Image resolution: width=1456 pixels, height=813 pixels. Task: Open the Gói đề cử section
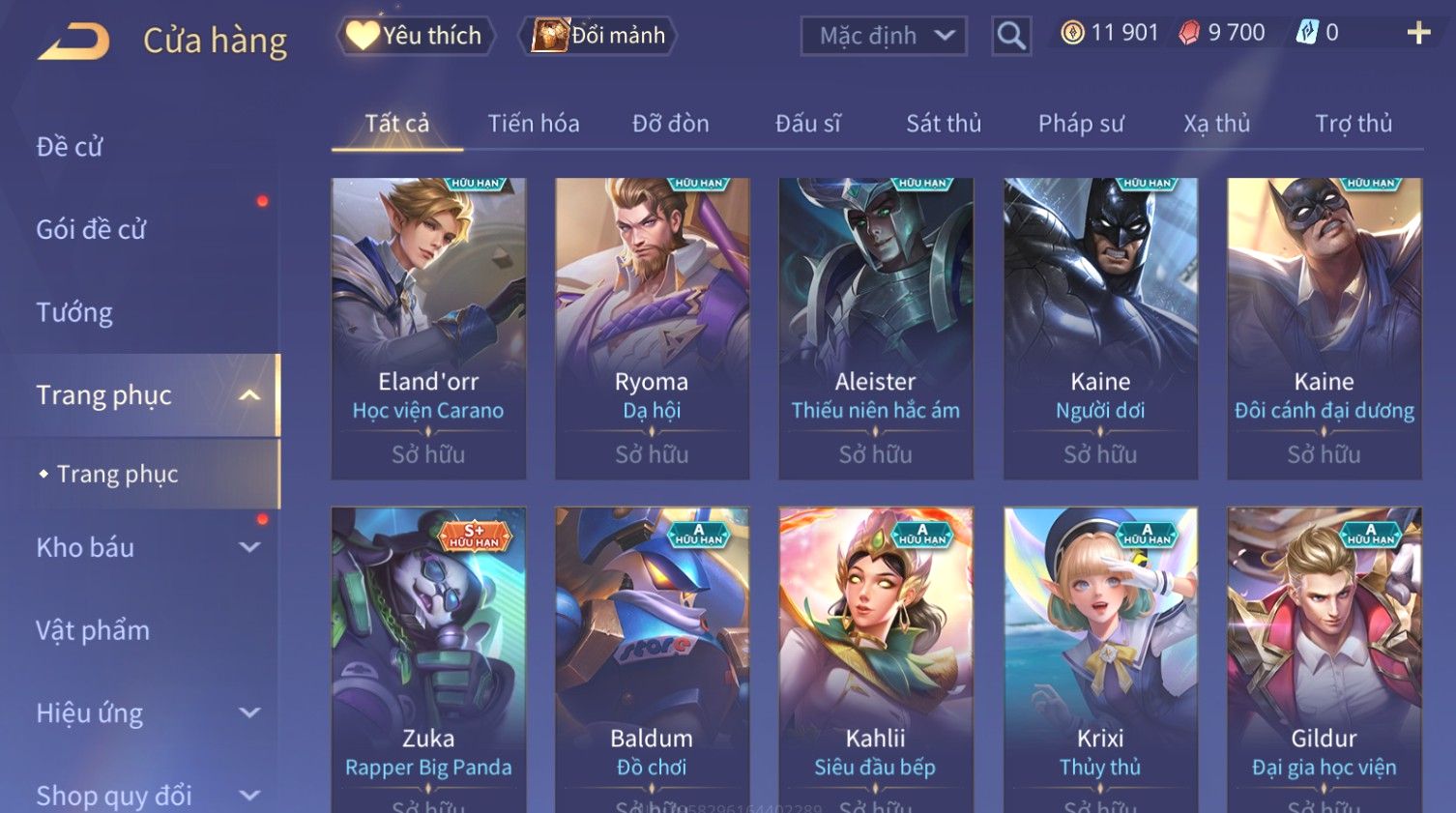click(x=91, y=230)
